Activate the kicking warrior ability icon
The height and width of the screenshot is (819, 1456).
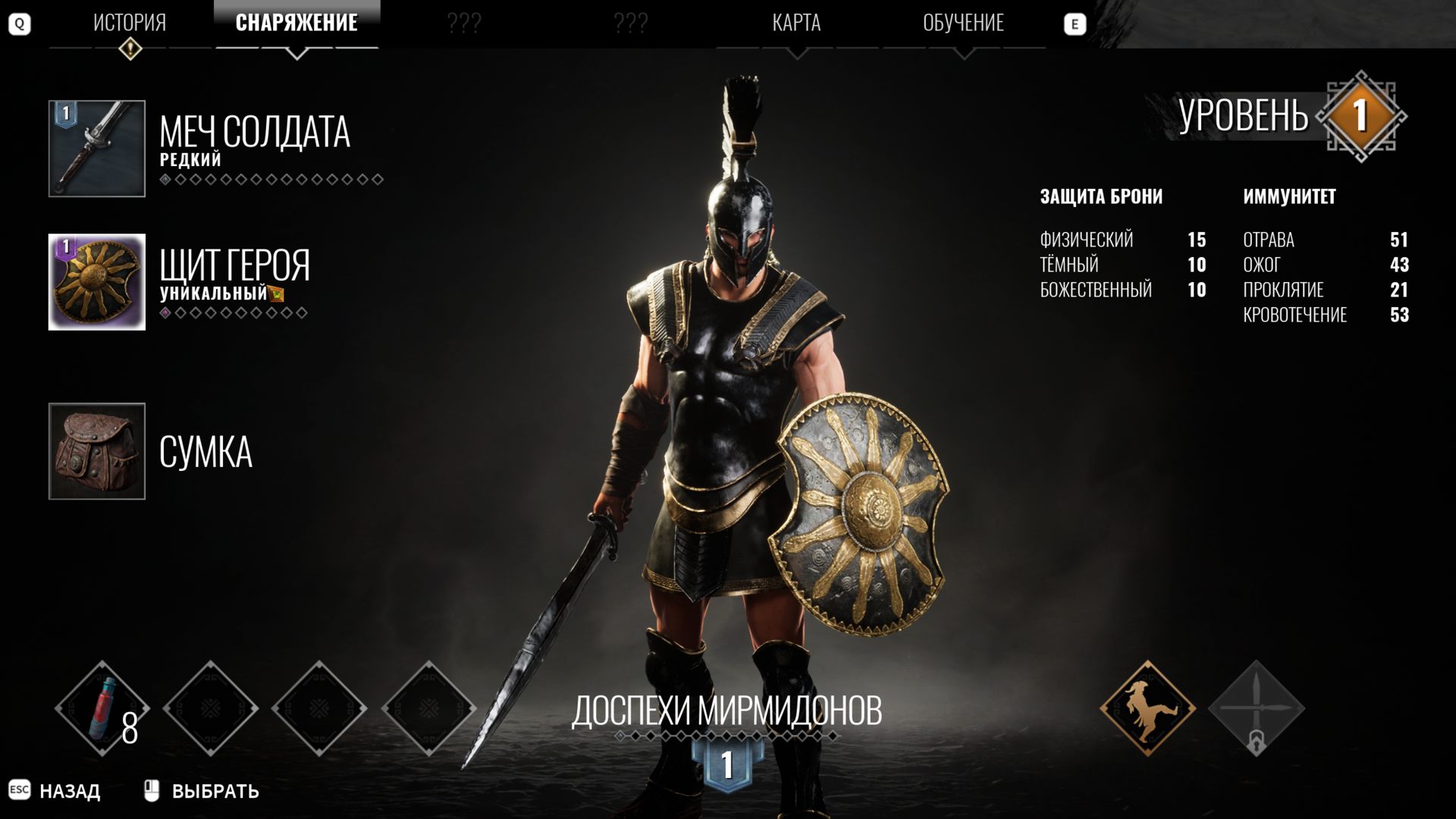click(1147, 709)
